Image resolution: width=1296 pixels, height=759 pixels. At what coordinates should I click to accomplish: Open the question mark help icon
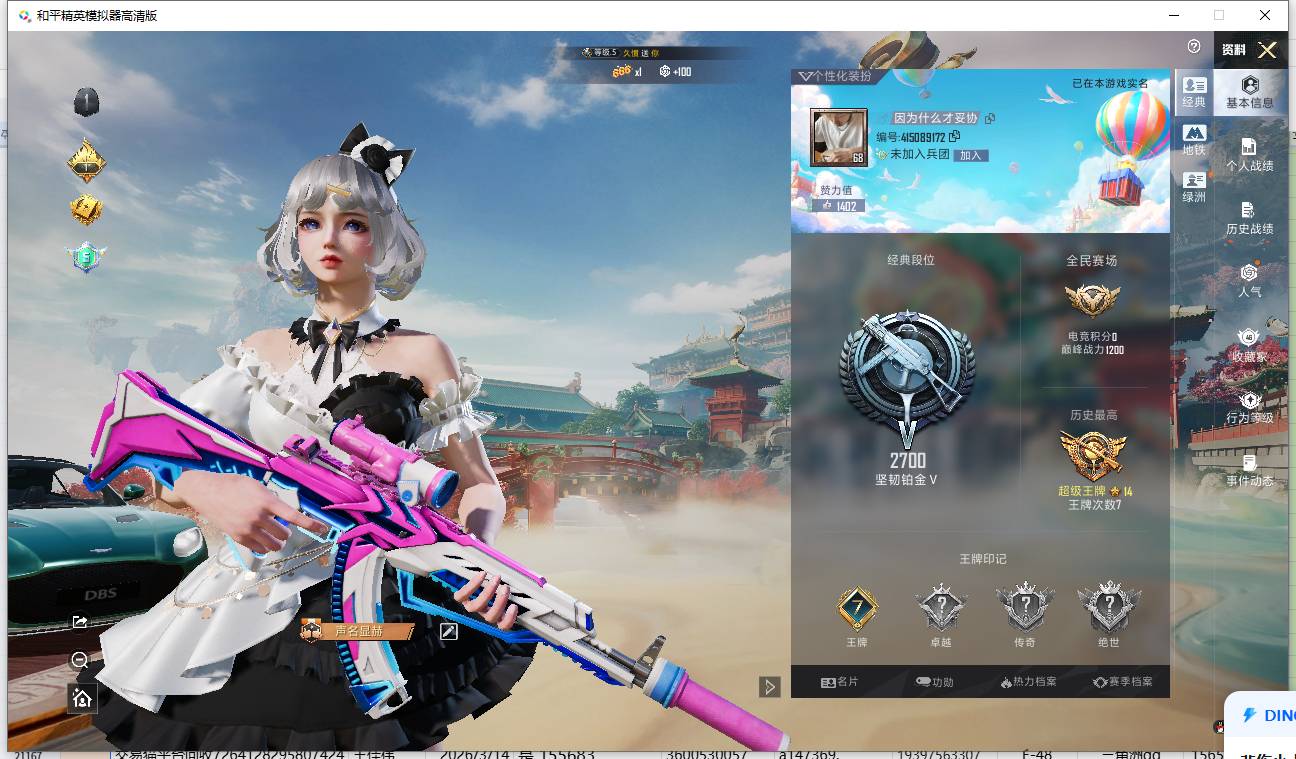(1194, 47)
